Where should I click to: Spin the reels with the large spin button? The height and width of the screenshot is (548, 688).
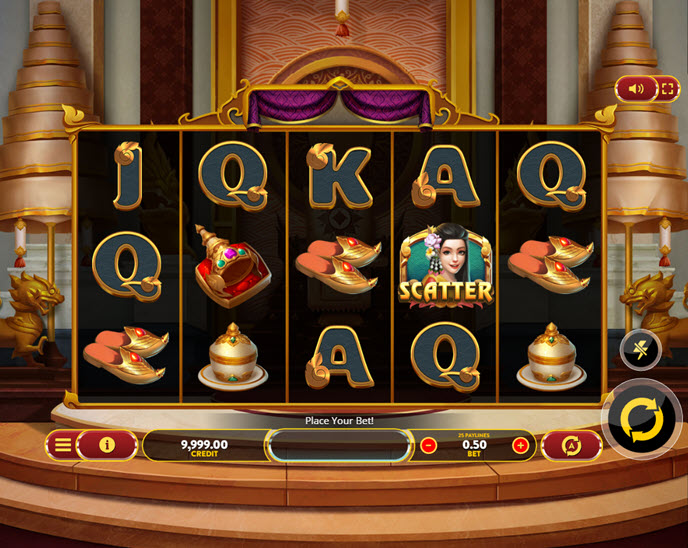pos(641,420)
